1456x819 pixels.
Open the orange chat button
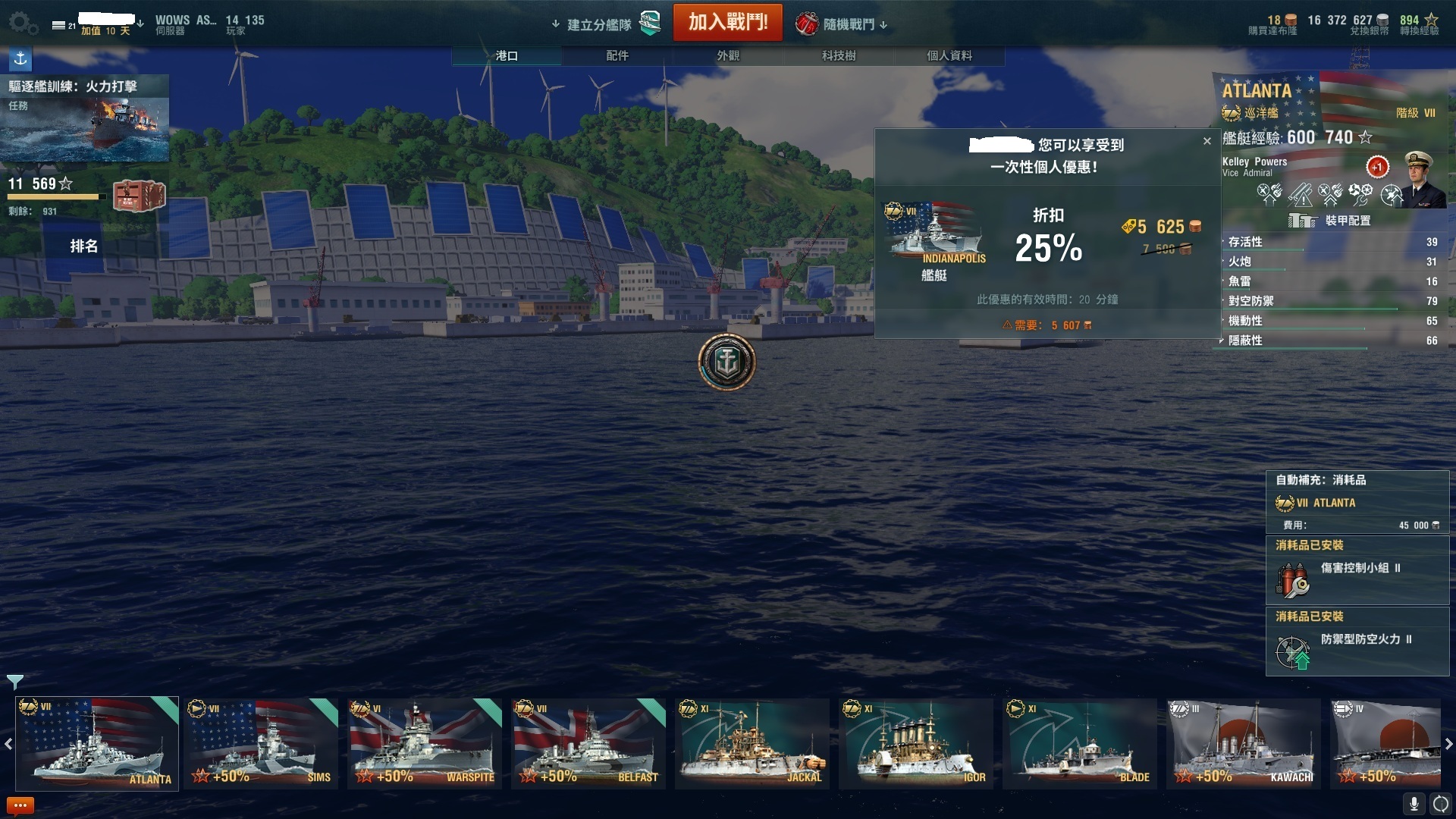point(20,805)
